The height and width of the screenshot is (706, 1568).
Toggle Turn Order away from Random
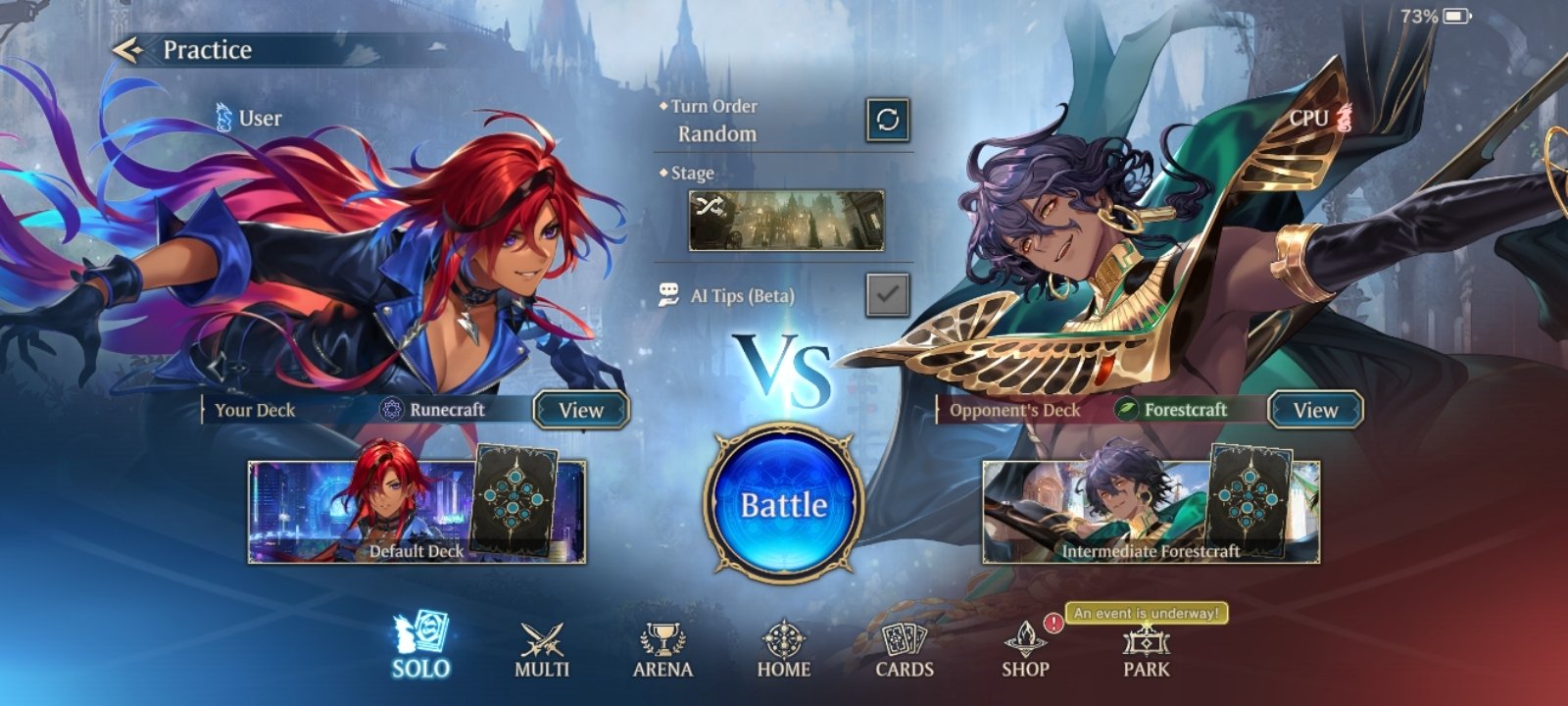(x=885, y=120)
